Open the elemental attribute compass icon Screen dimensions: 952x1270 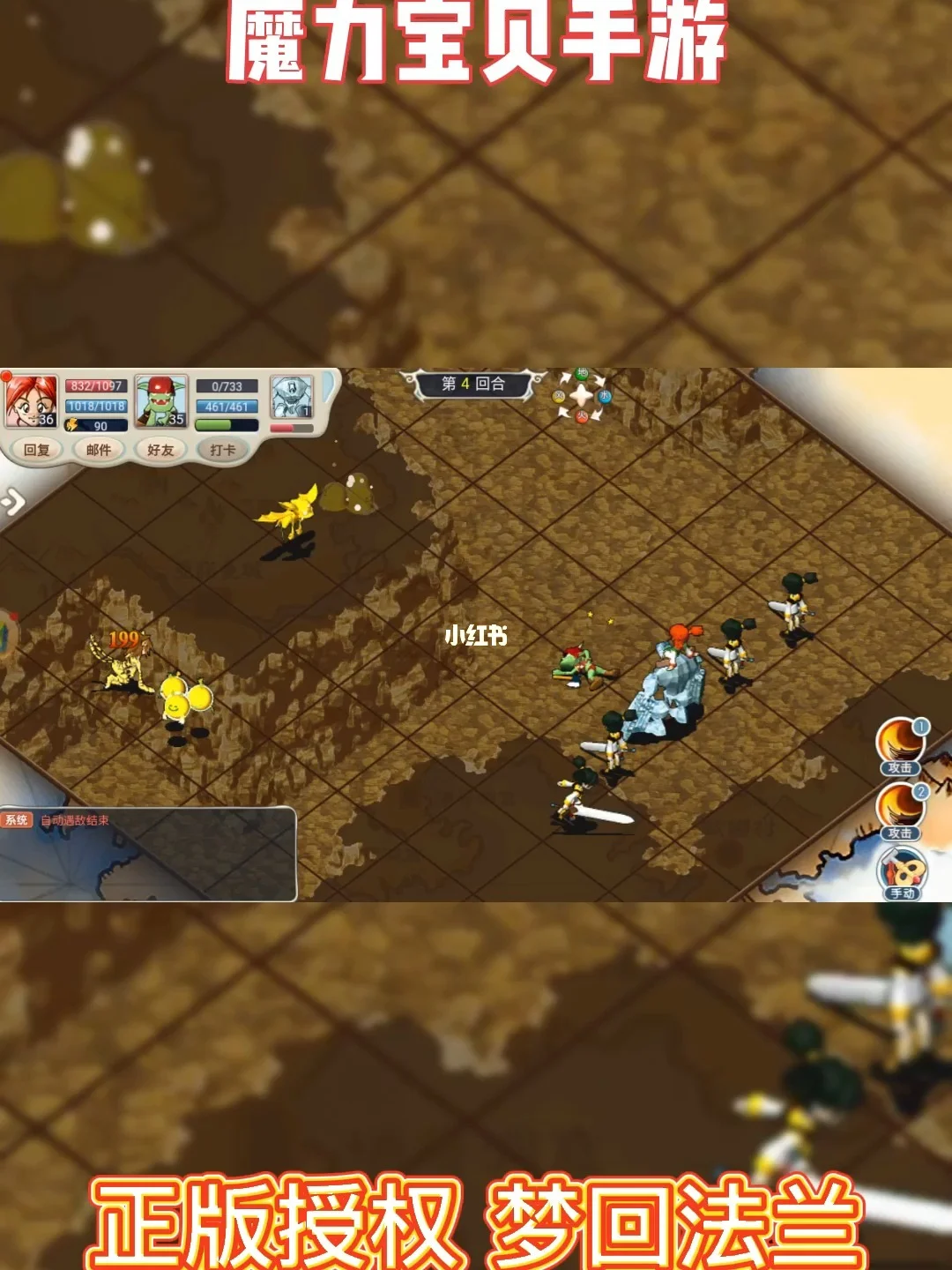coord(582,395)
